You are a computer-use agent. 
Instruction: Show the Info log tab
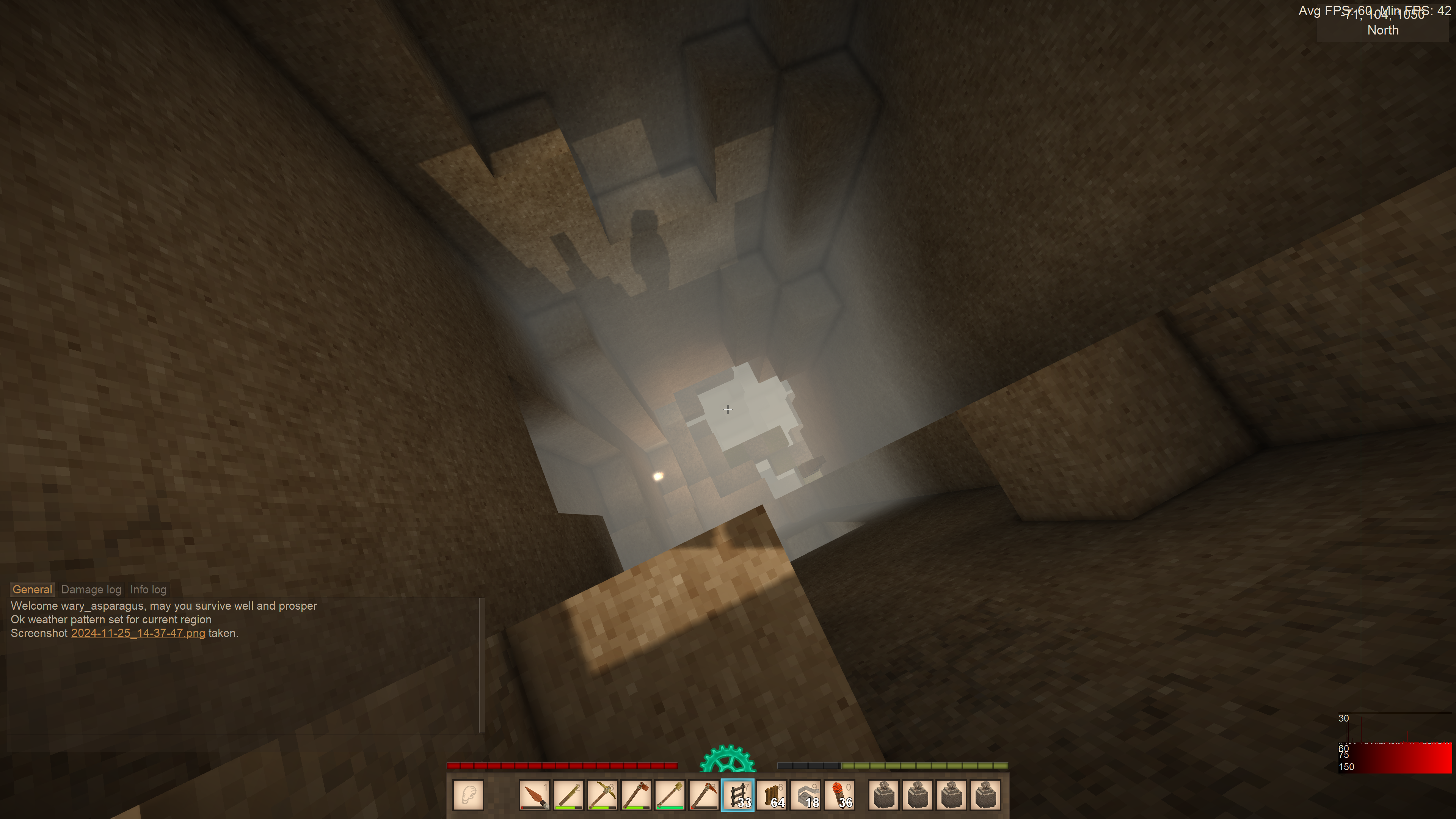click(148, 590)
